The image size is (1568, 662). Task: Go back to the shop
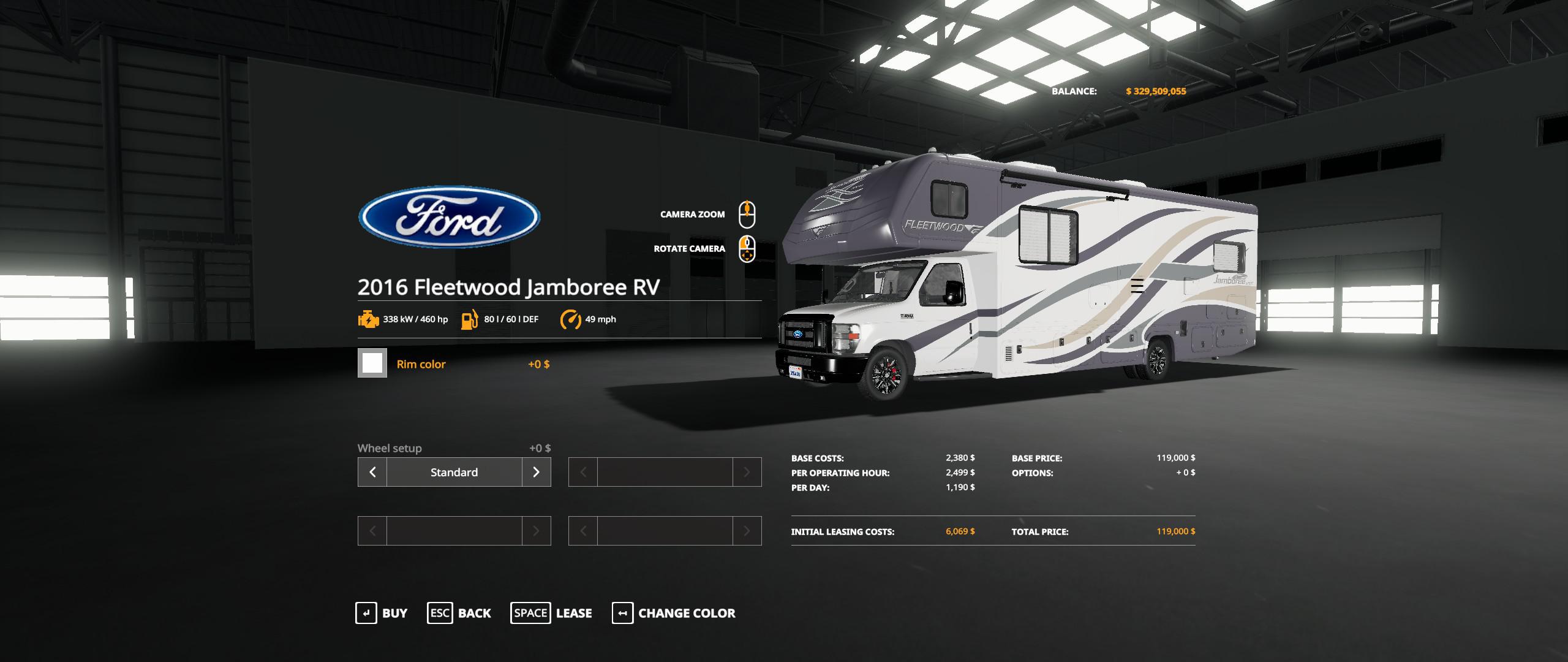point(459,613)
